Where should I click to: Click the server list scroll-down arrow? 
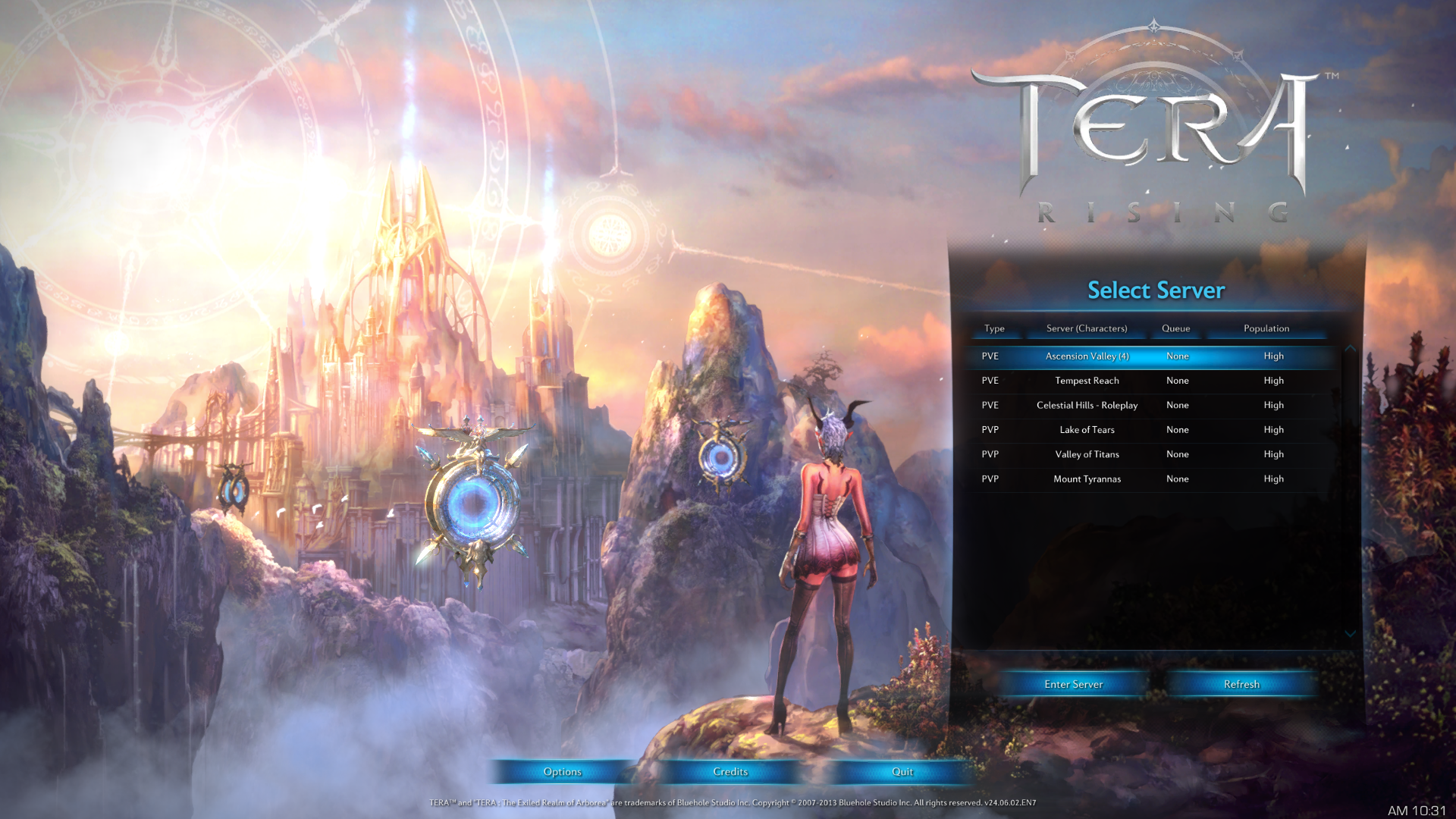1350,634
